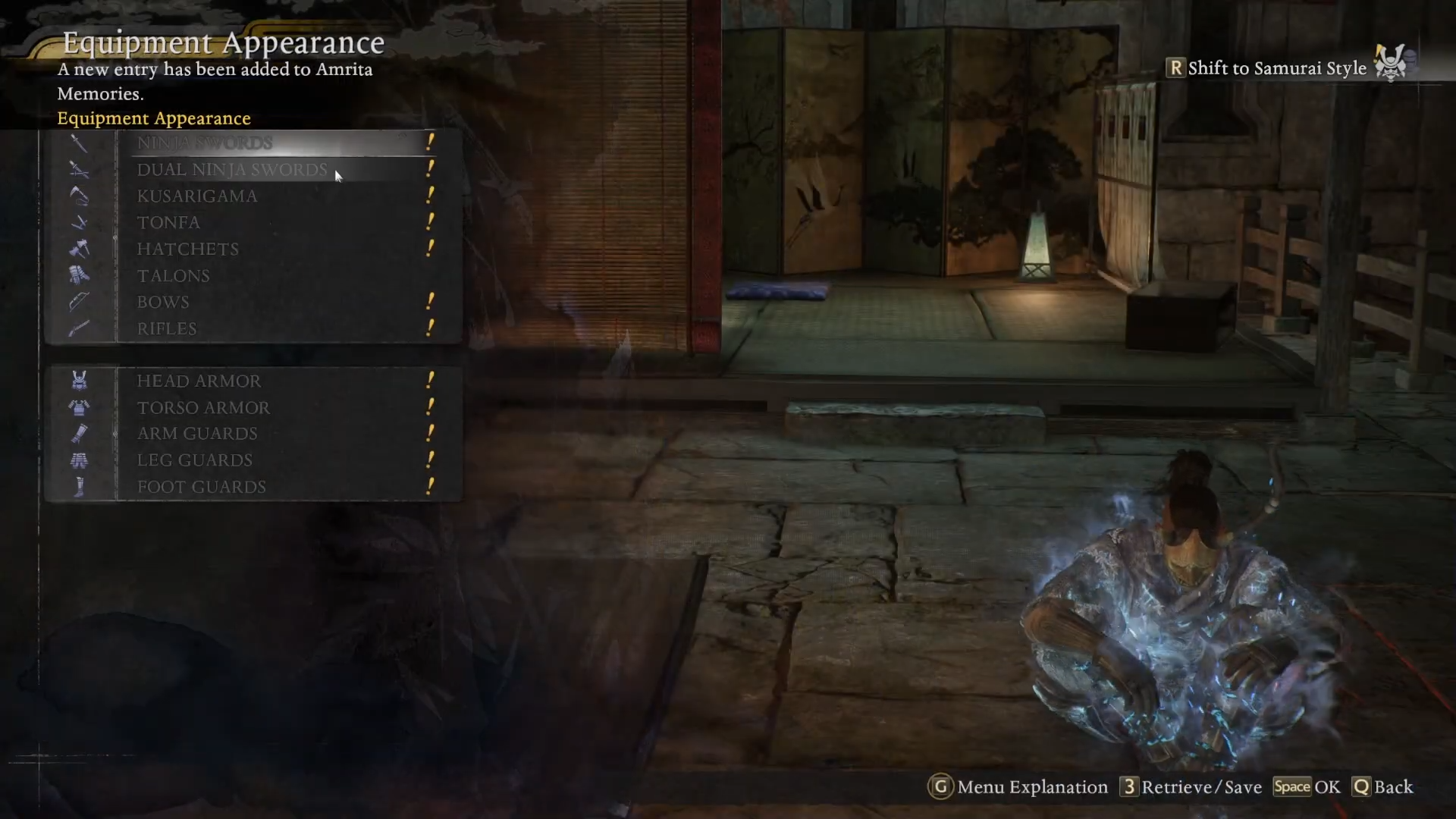Screen dimensions: 1456x819
Task: Choose Kusarigama from the weapon list
Action: 197,196
